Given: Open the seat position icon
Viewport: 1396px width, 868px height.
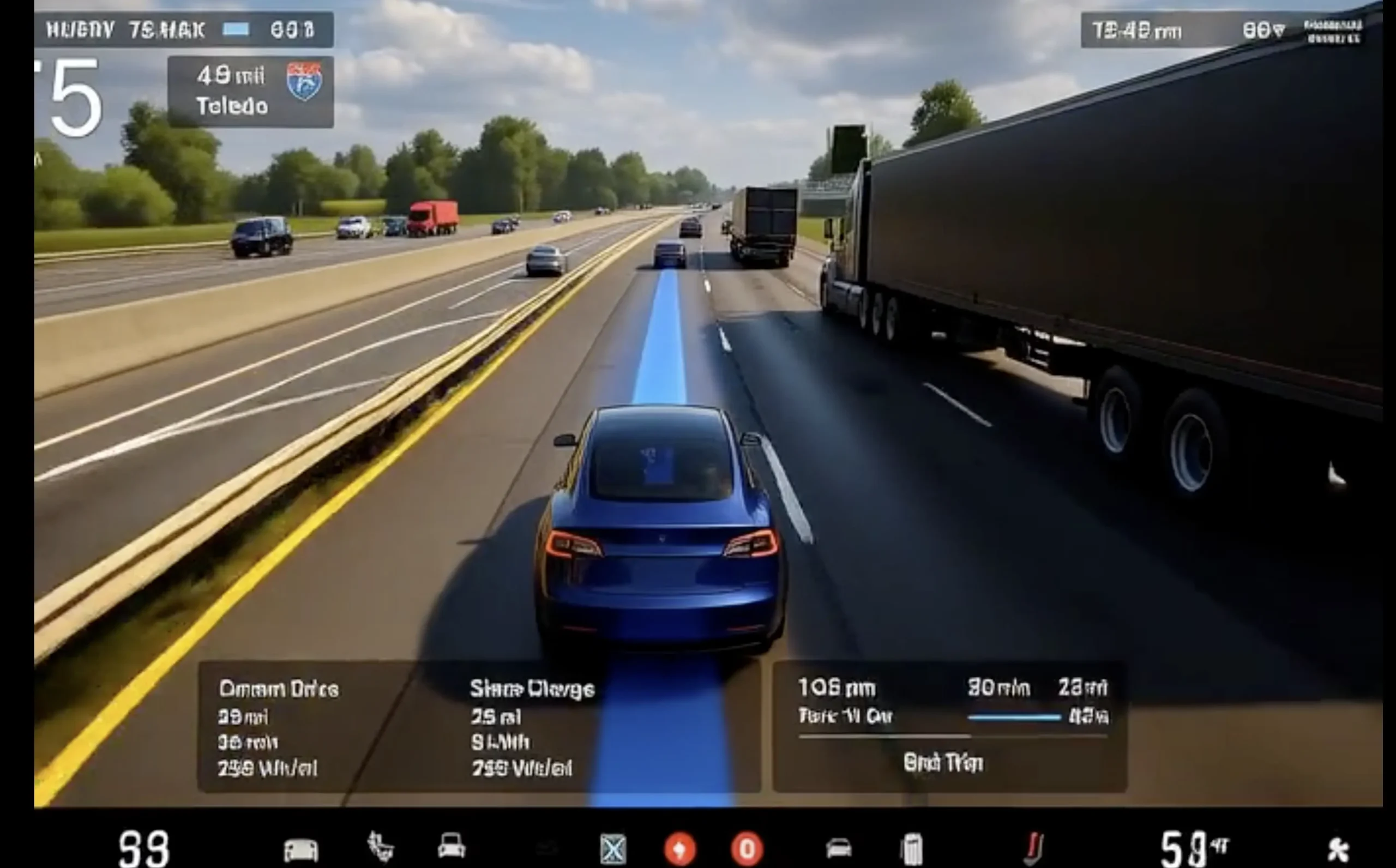Looking at the screenshot, I should 380,847.
